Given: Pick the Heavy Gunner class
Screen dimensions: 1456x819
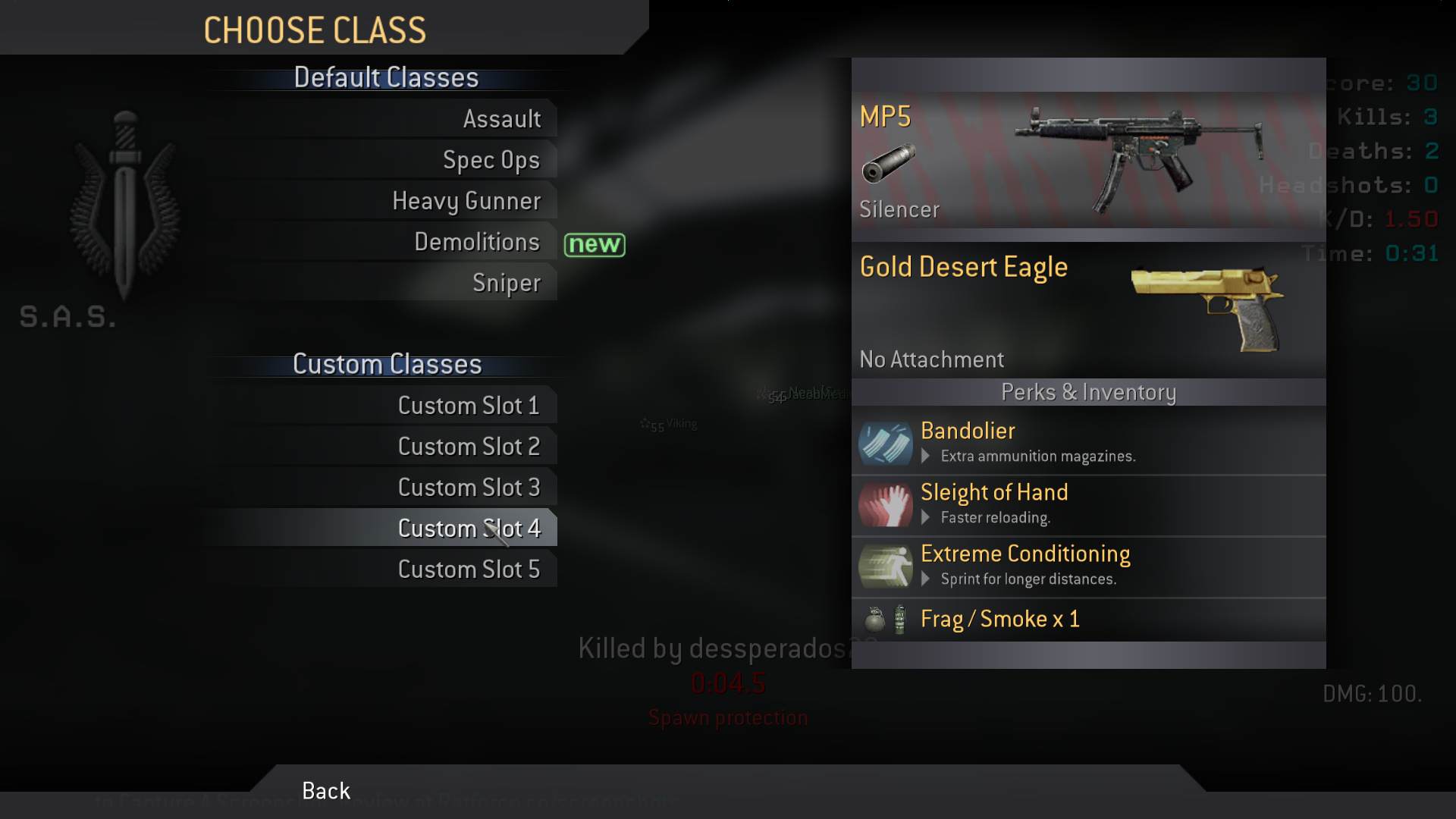Looking at the screenshot, I should (x=466, y=201).
